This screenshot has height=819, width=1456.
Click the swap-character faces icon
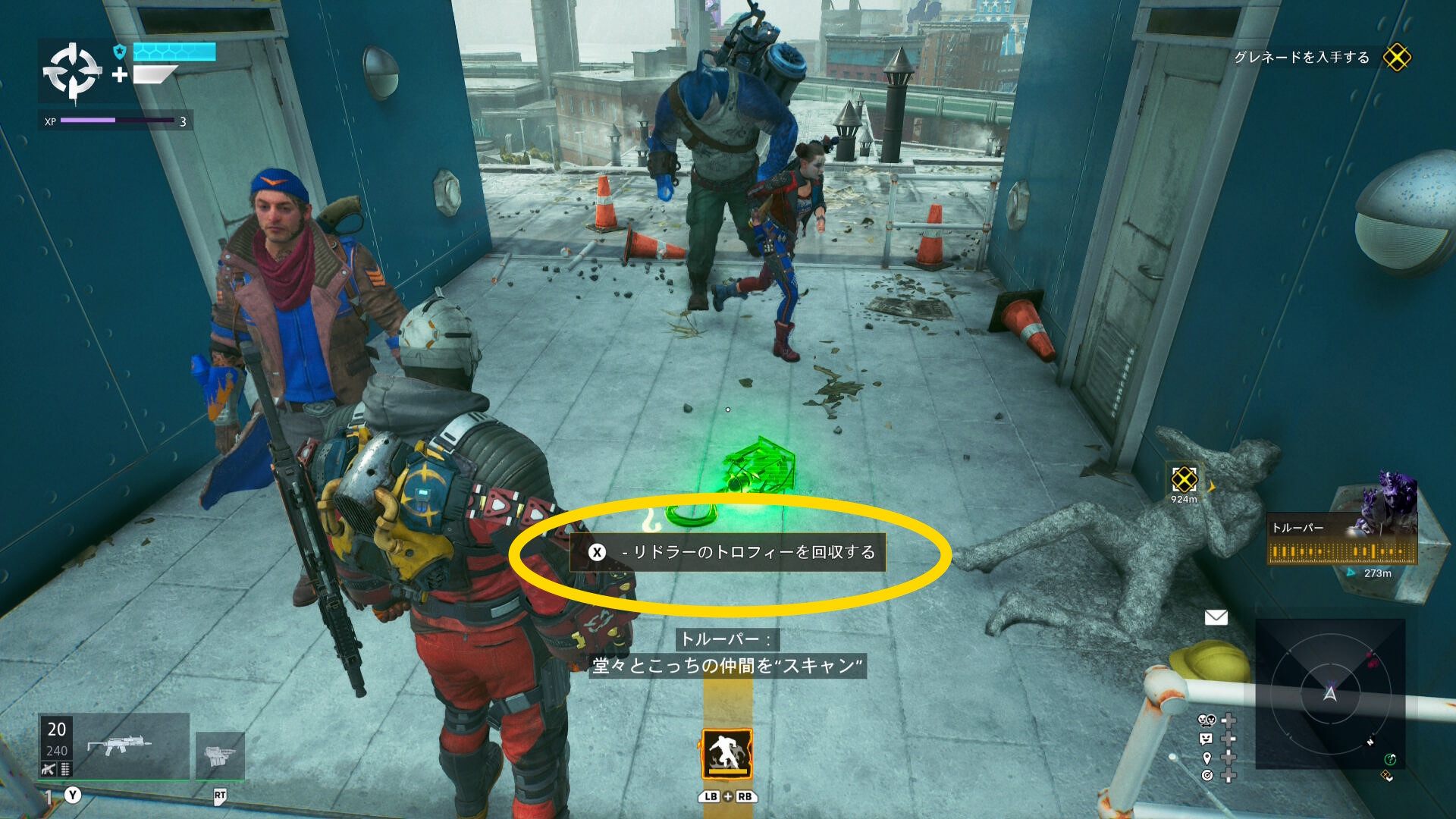pos(1207,720)
